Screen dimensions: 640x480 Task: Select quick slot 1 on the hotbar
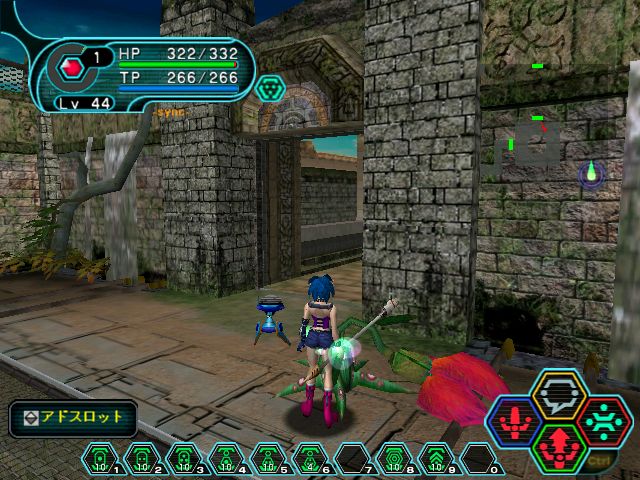pyautogui.click(x=100, y=460)
